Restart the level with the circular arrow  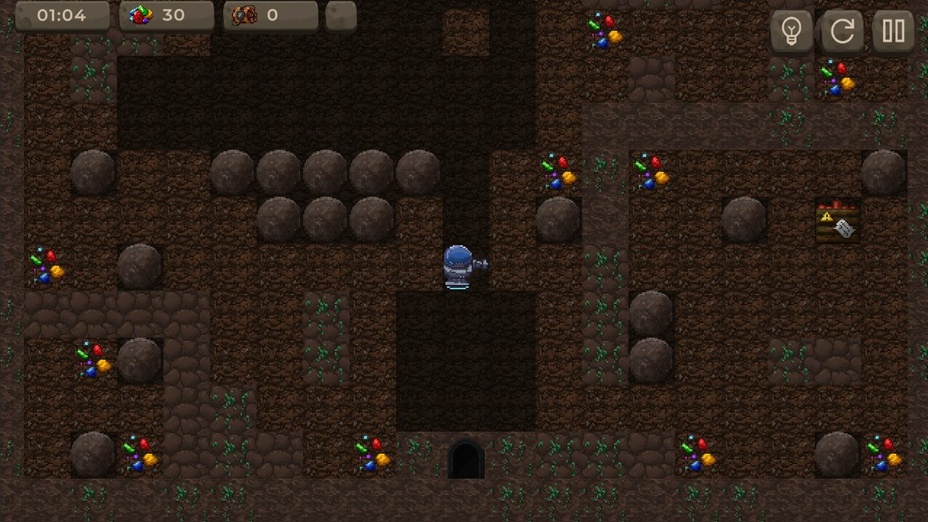[842, 31]
